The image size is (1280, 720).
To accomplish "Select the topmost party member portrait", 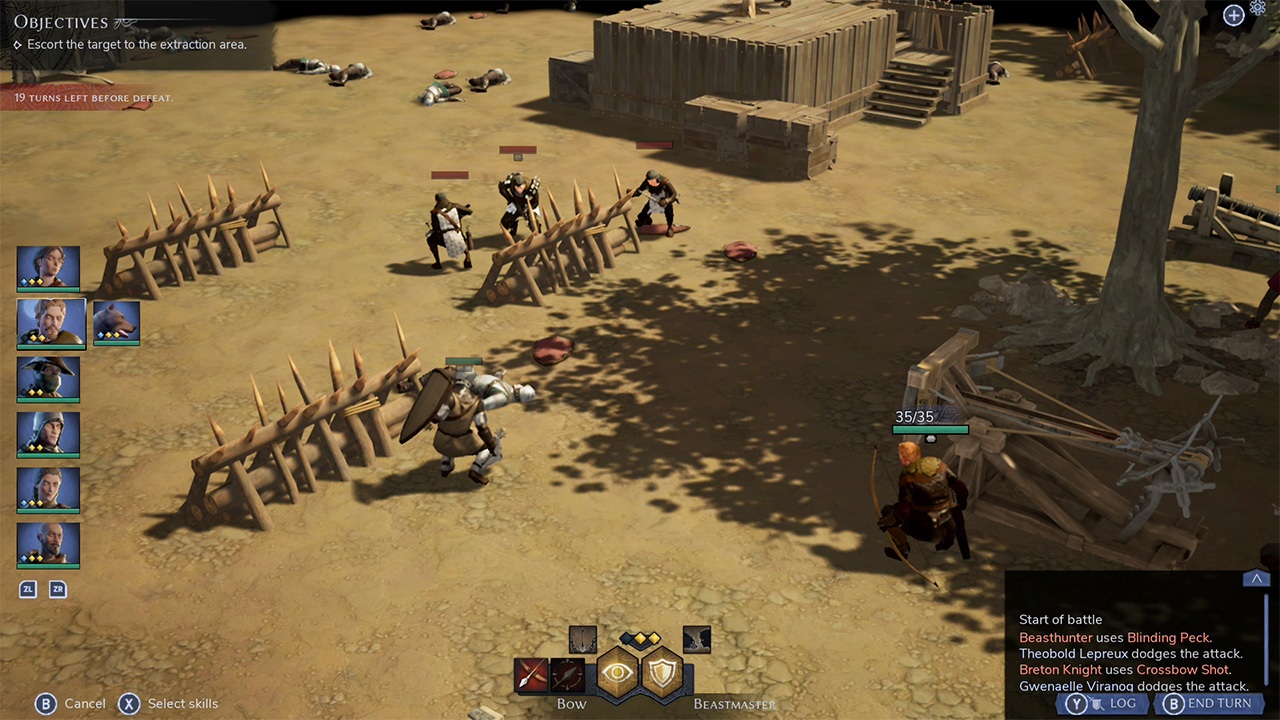I will point(48,267).
